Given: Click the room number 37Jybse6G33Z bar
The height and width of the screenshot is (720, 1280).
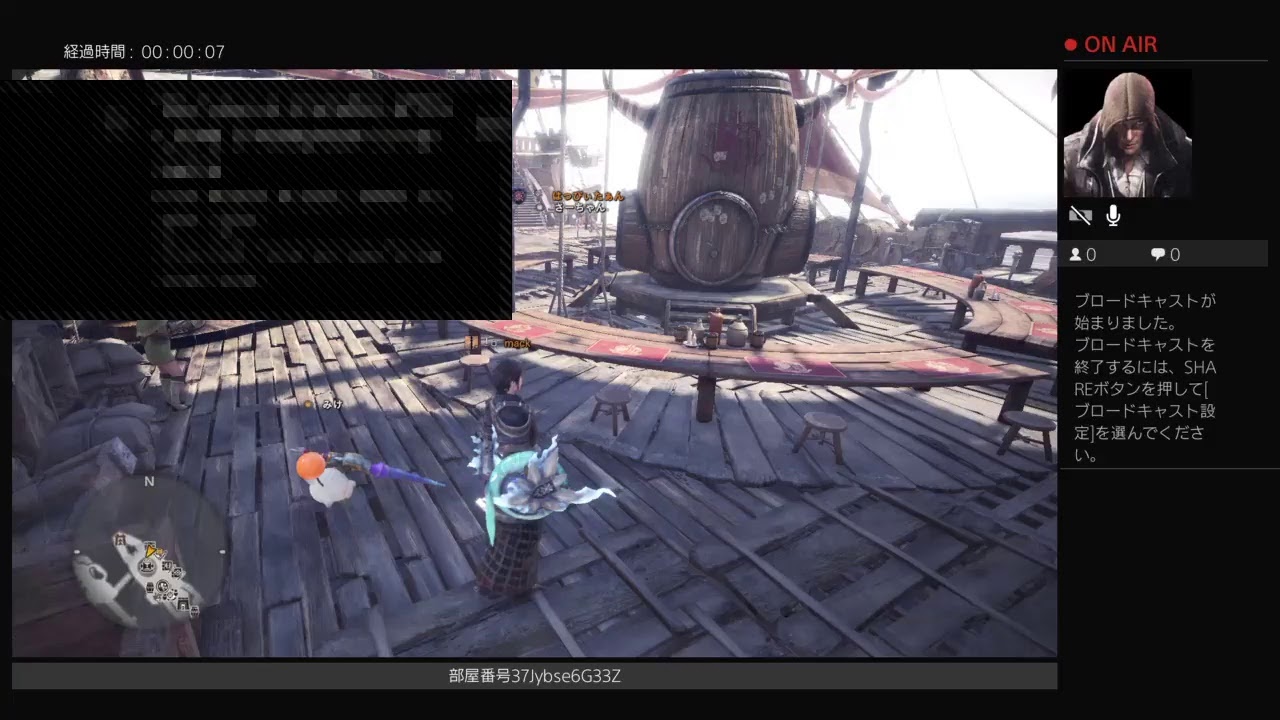Looking at the screenshot, I should tap(534, 676).
